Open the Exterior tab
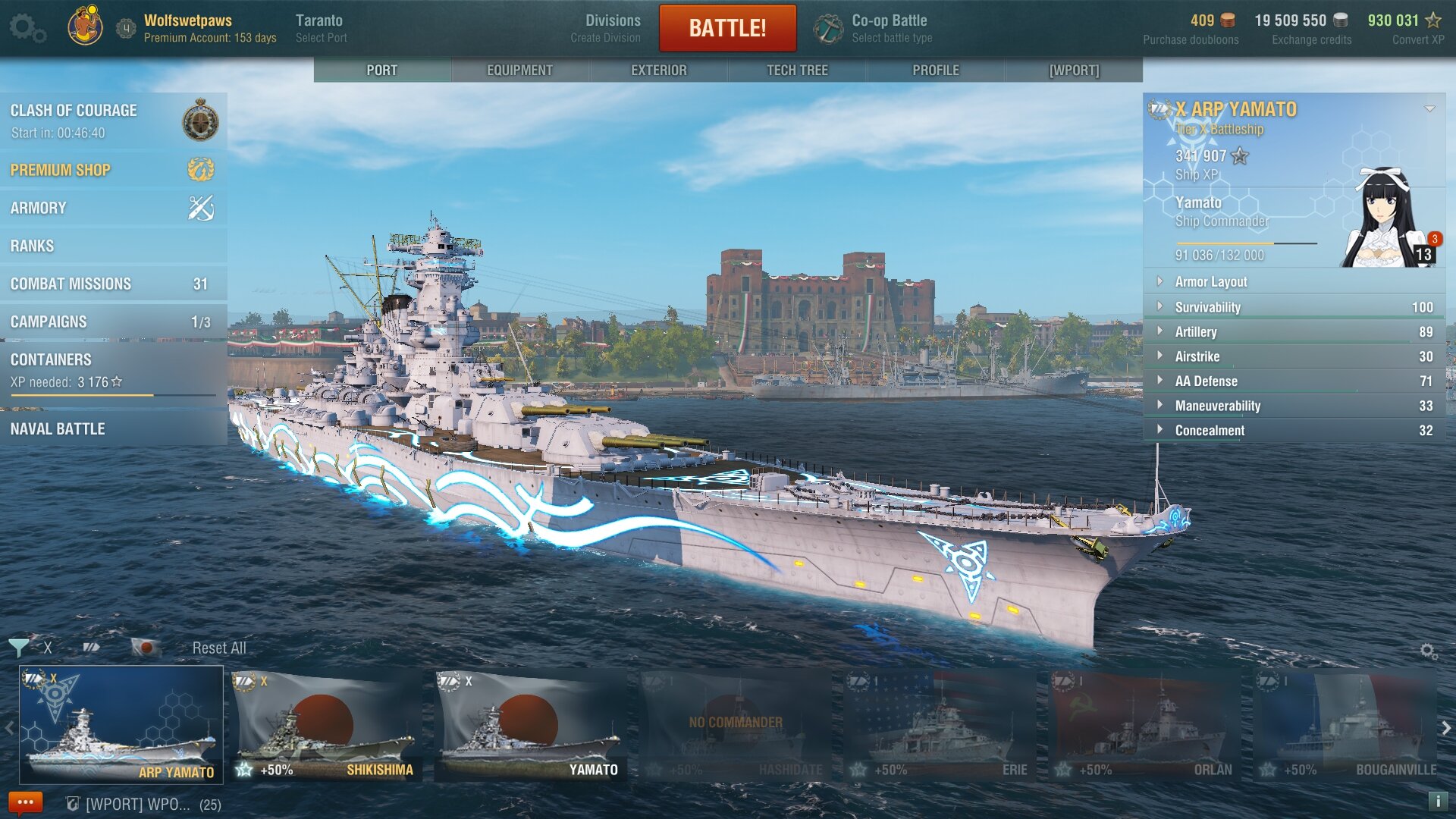Image resolution: width=1456 pixels, height=819 pixels. tap(658, 70)
